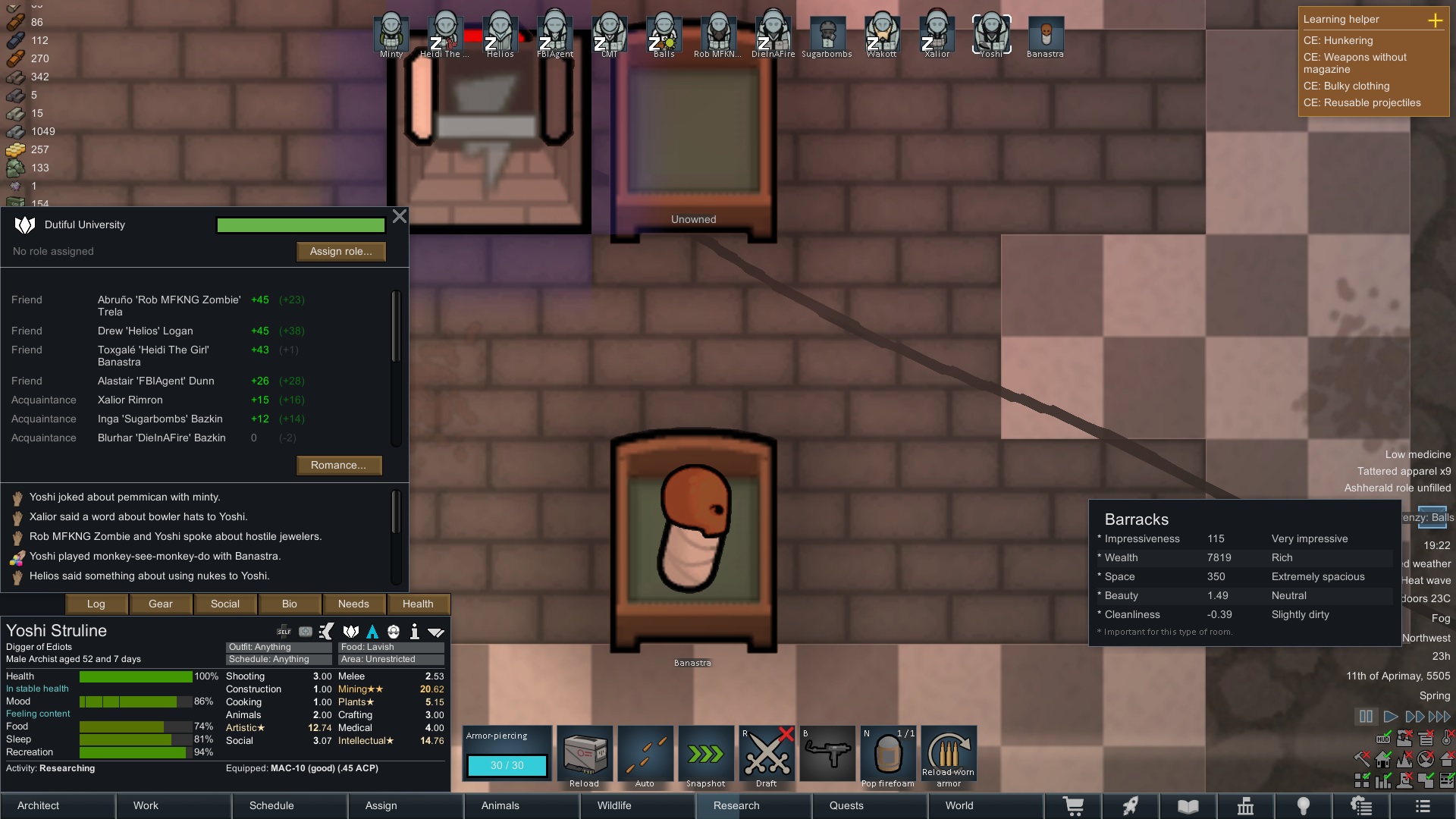Click the medical care icon on Yoshi's card
This screenshot has height=819, width=1456.
pos(305,631)
